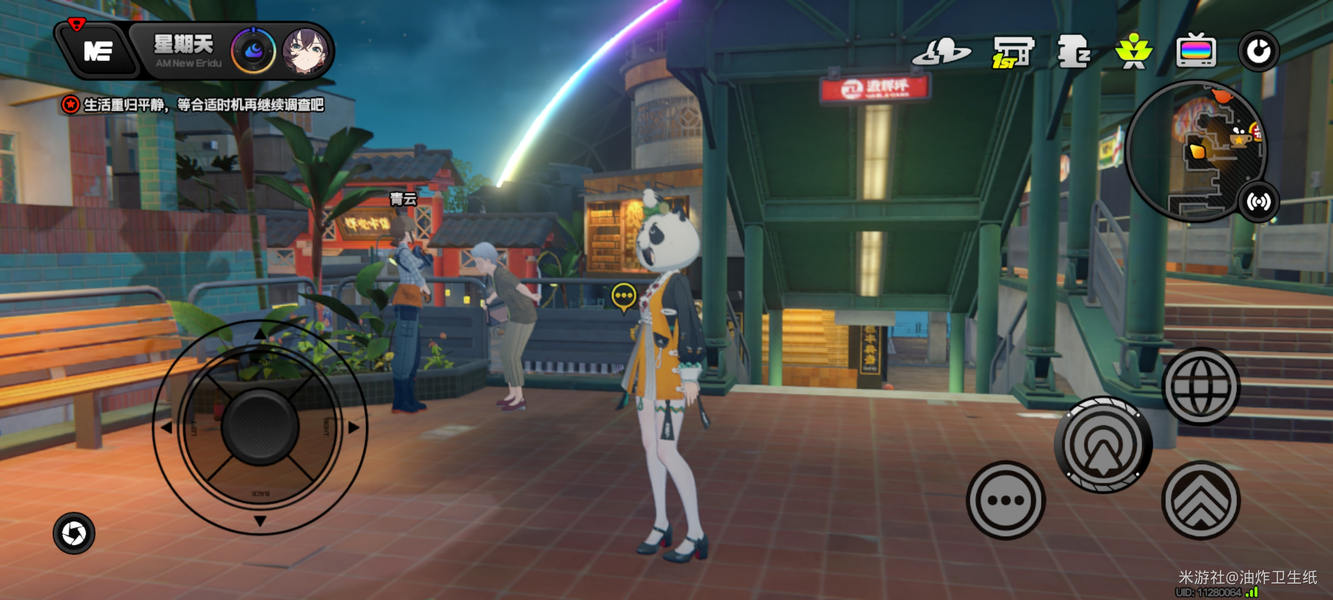This screenshot has height=600, width=1333.
Task: Tap the double-chevron sprint button
Action: (1200, 500)
